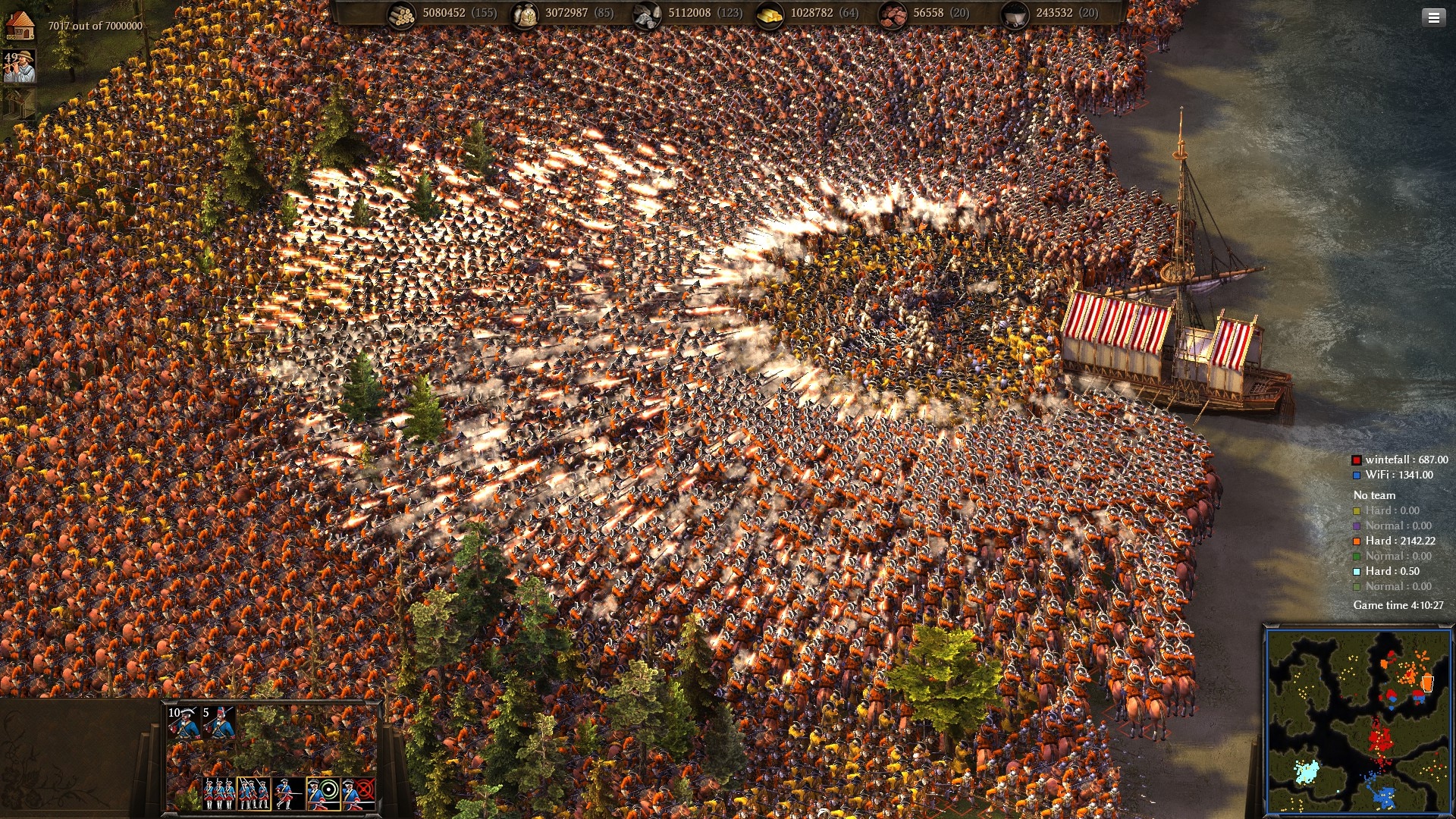Select the idle peasants portrait showing 49

coord(20,67)
